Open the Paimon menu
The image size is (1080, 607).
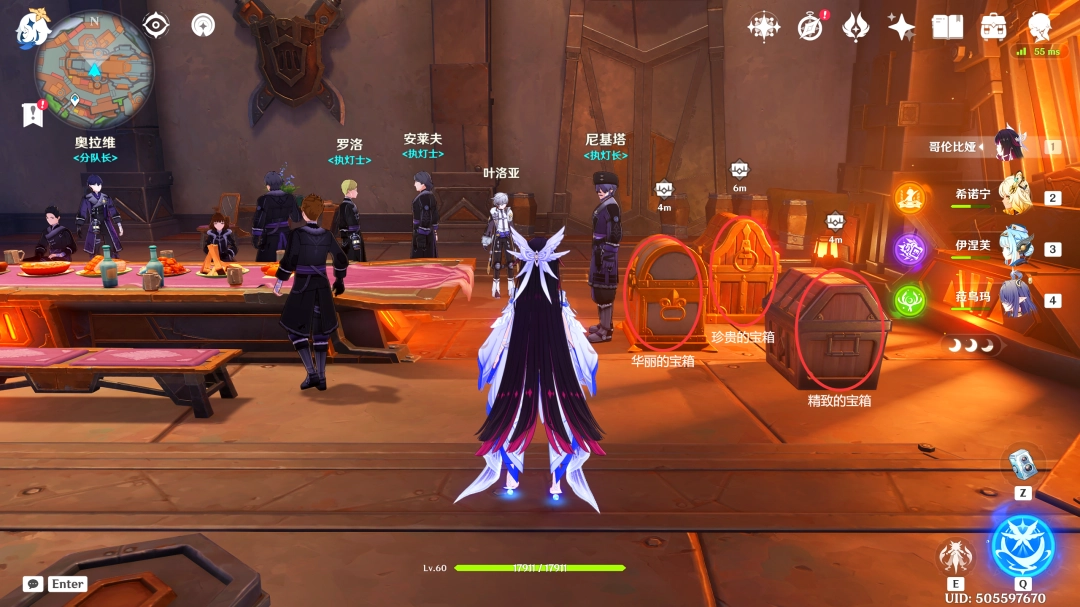(x=33, y=28)
